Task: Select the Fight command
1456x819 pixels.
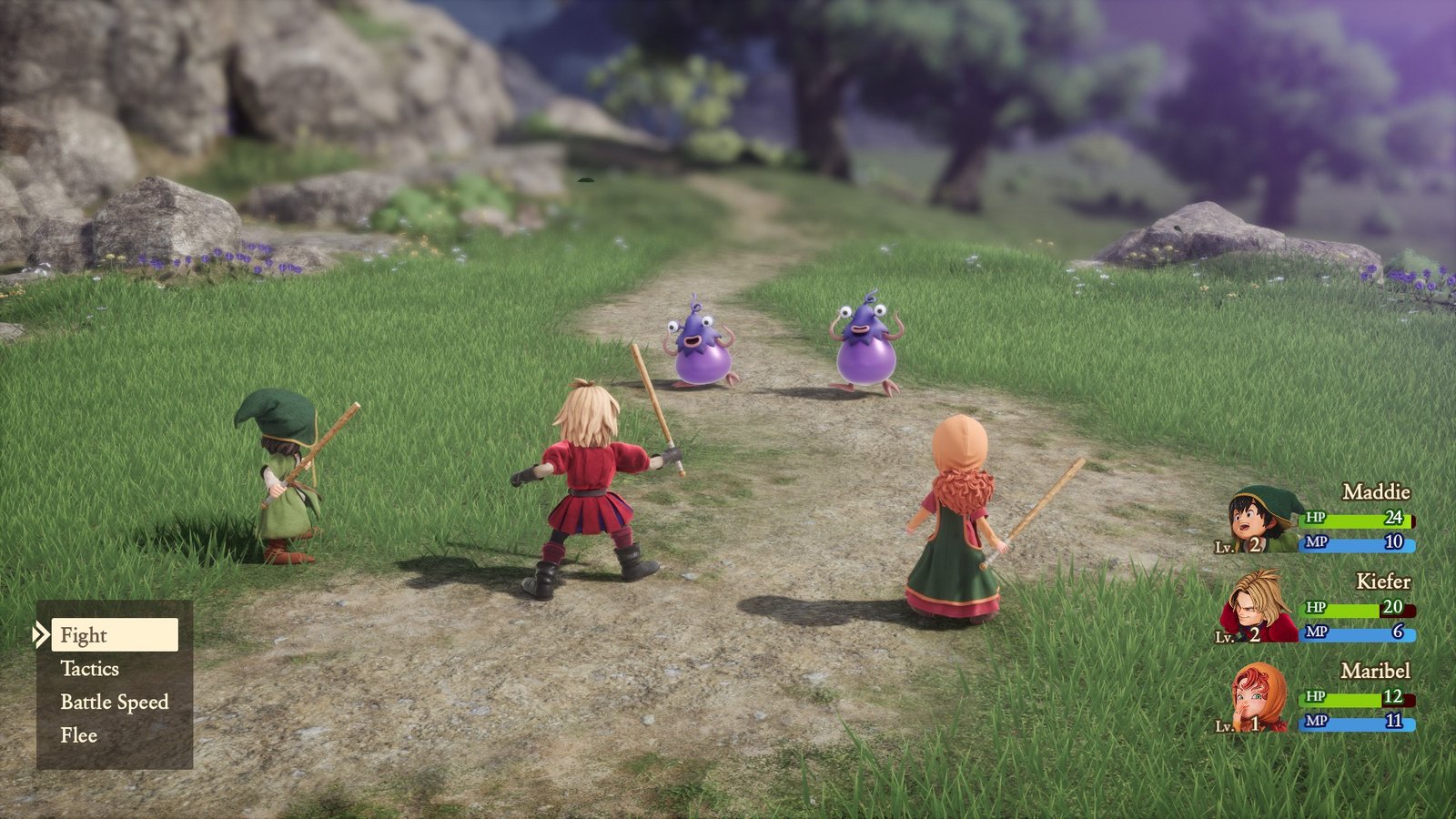Action: coord(114,635)
